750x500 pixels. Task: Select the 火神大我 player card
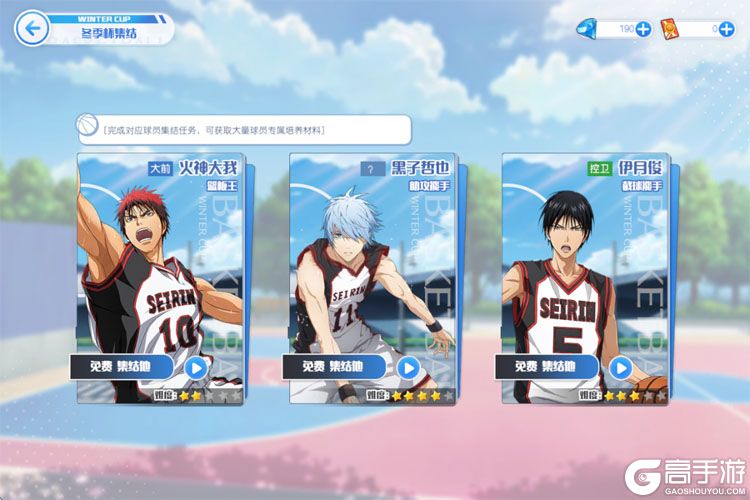tap(160, 260)
